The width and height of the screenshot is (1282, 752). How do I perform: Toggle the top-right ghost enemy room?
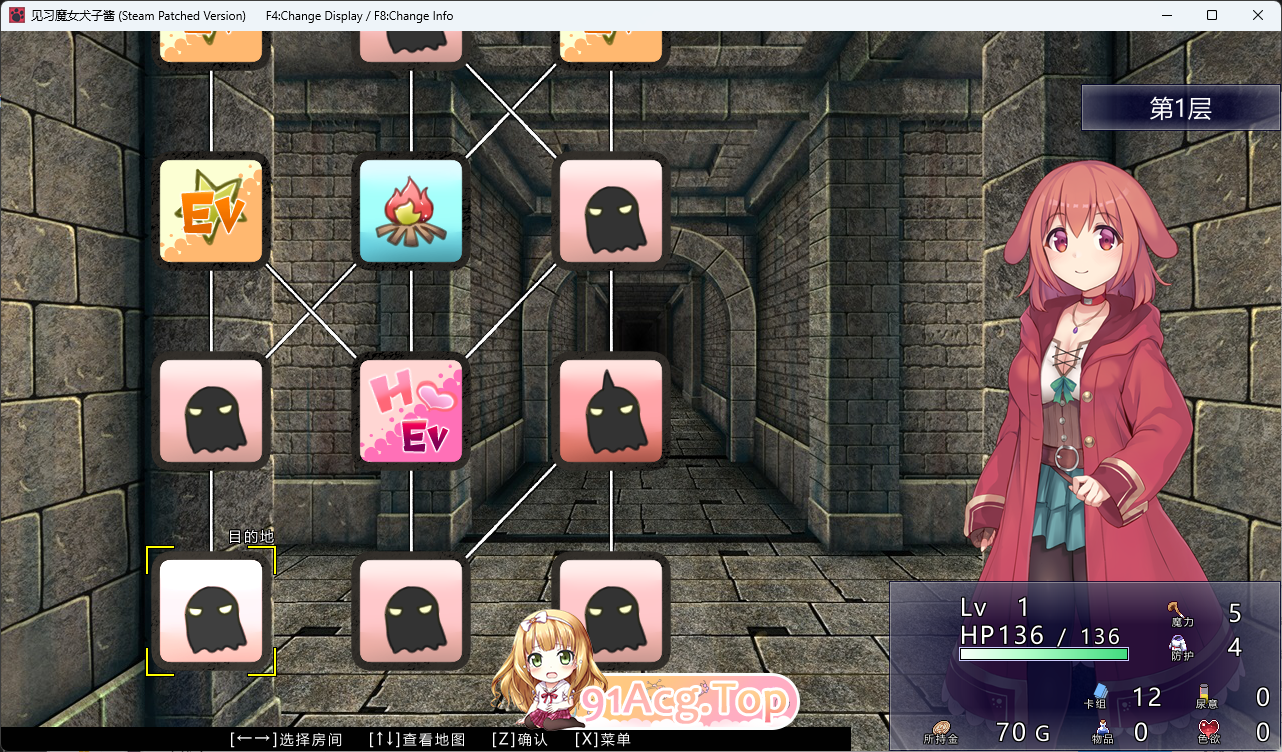(x=611, y=210)
